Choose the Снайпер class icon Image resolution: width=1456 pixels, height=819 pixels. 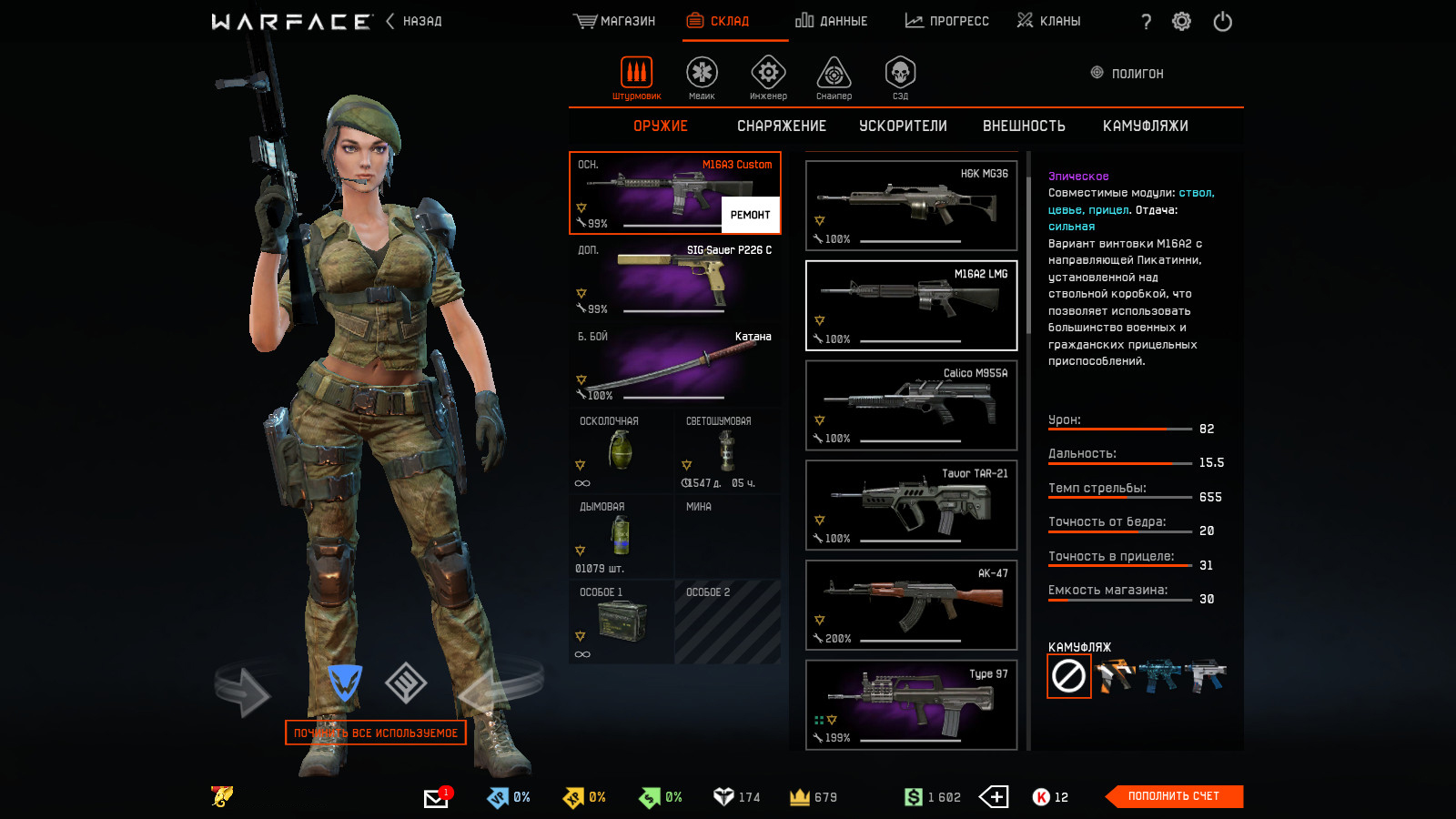(x=834, y=76)
